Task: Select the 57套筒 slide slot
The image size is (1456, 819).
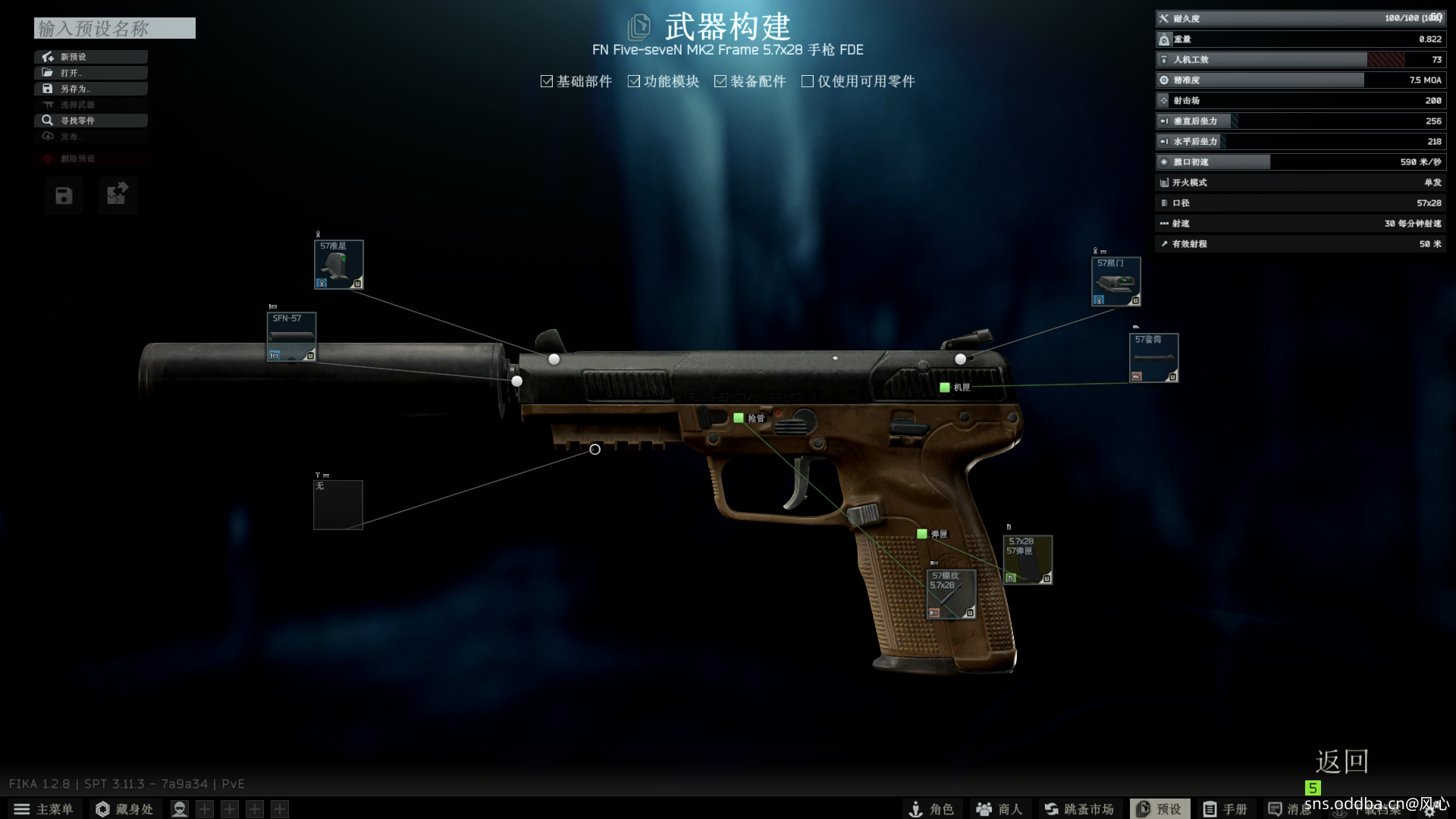Action: pyautogui.click(x=1153, y=358)
